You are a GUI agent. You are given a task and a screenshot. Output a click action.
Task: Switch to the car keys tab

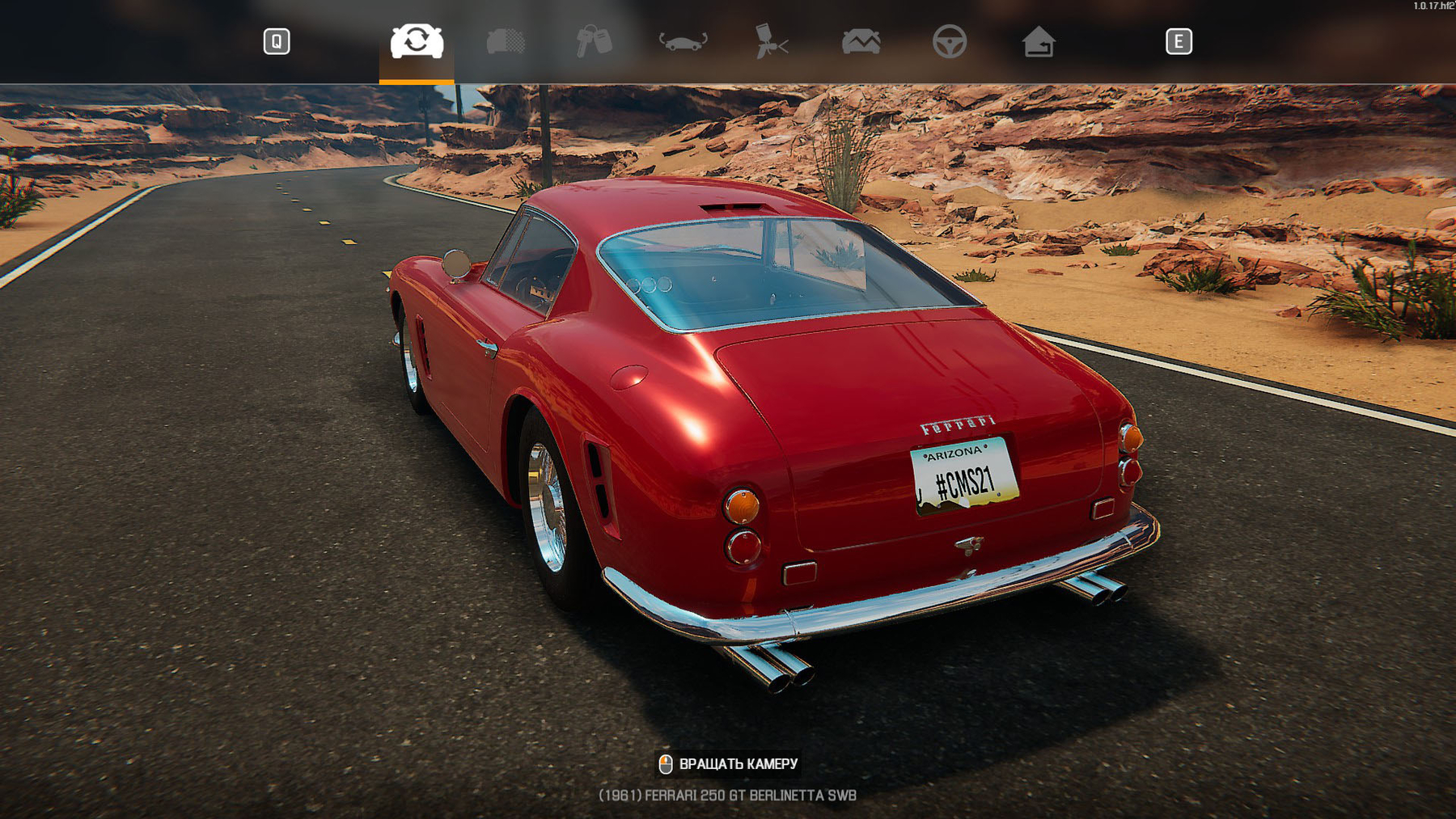pyautogui.click(x=594, y=41)
